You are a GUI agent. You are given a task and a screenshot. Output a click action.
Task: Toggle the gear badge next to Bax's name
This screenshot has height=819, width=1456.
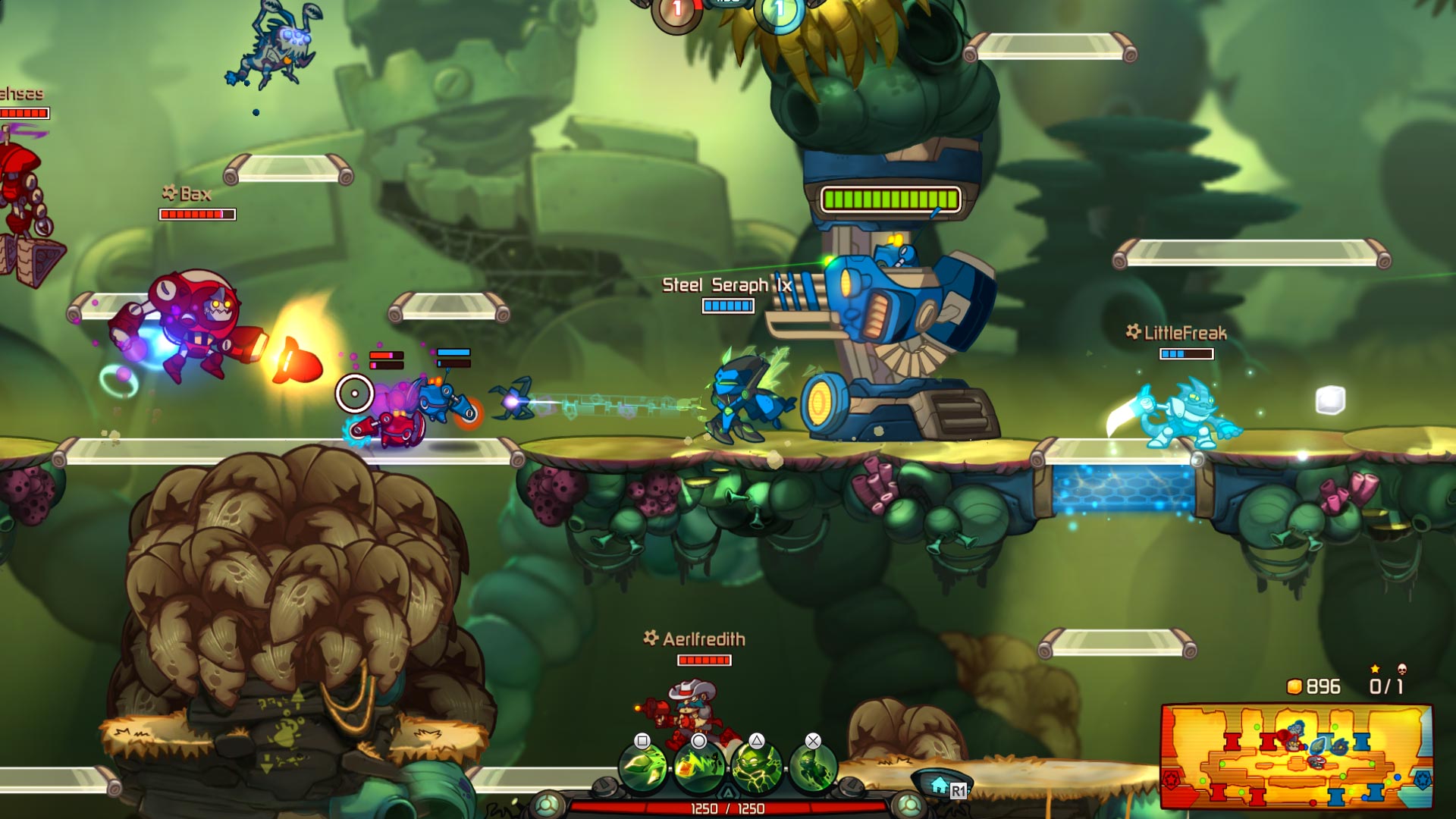[168, 194]
